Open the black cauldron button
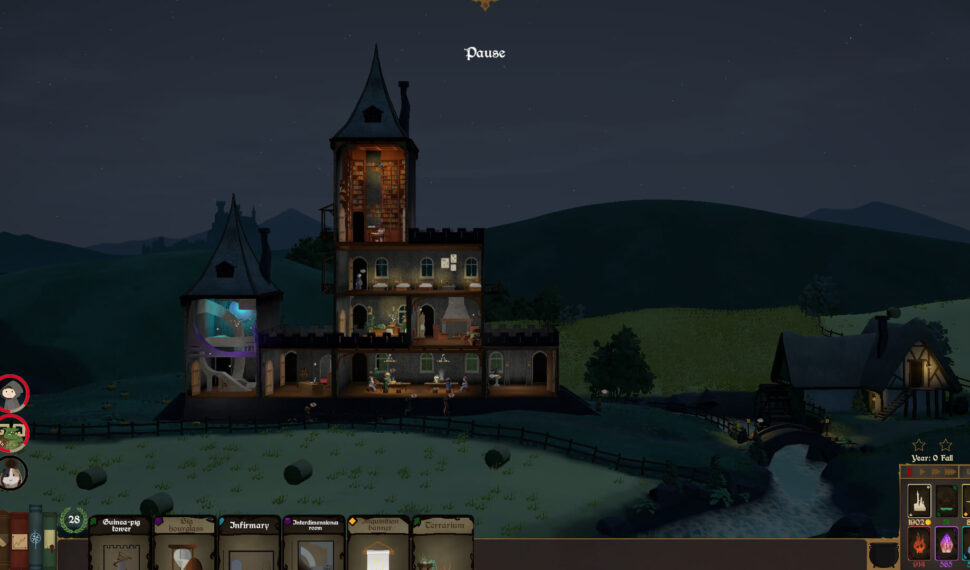The width and height of the screenshot is (970, 570). tap(883, 554)
